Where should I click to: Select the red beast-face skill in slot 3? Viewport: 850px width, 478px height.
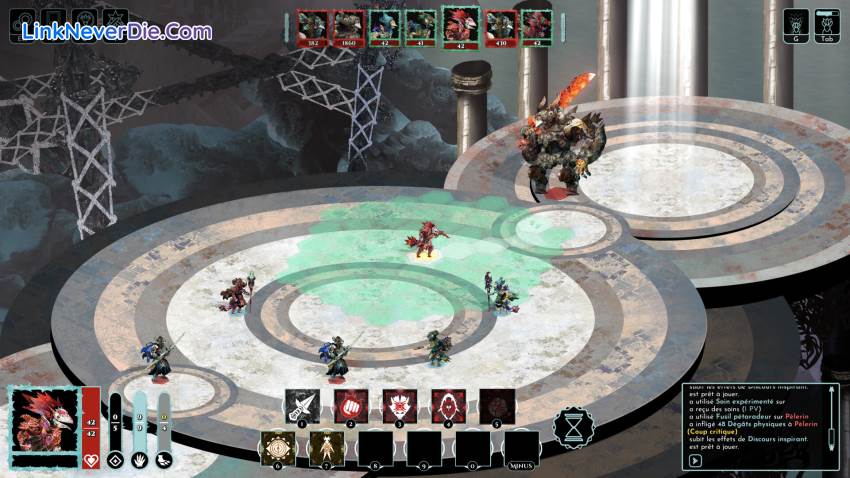399,405
